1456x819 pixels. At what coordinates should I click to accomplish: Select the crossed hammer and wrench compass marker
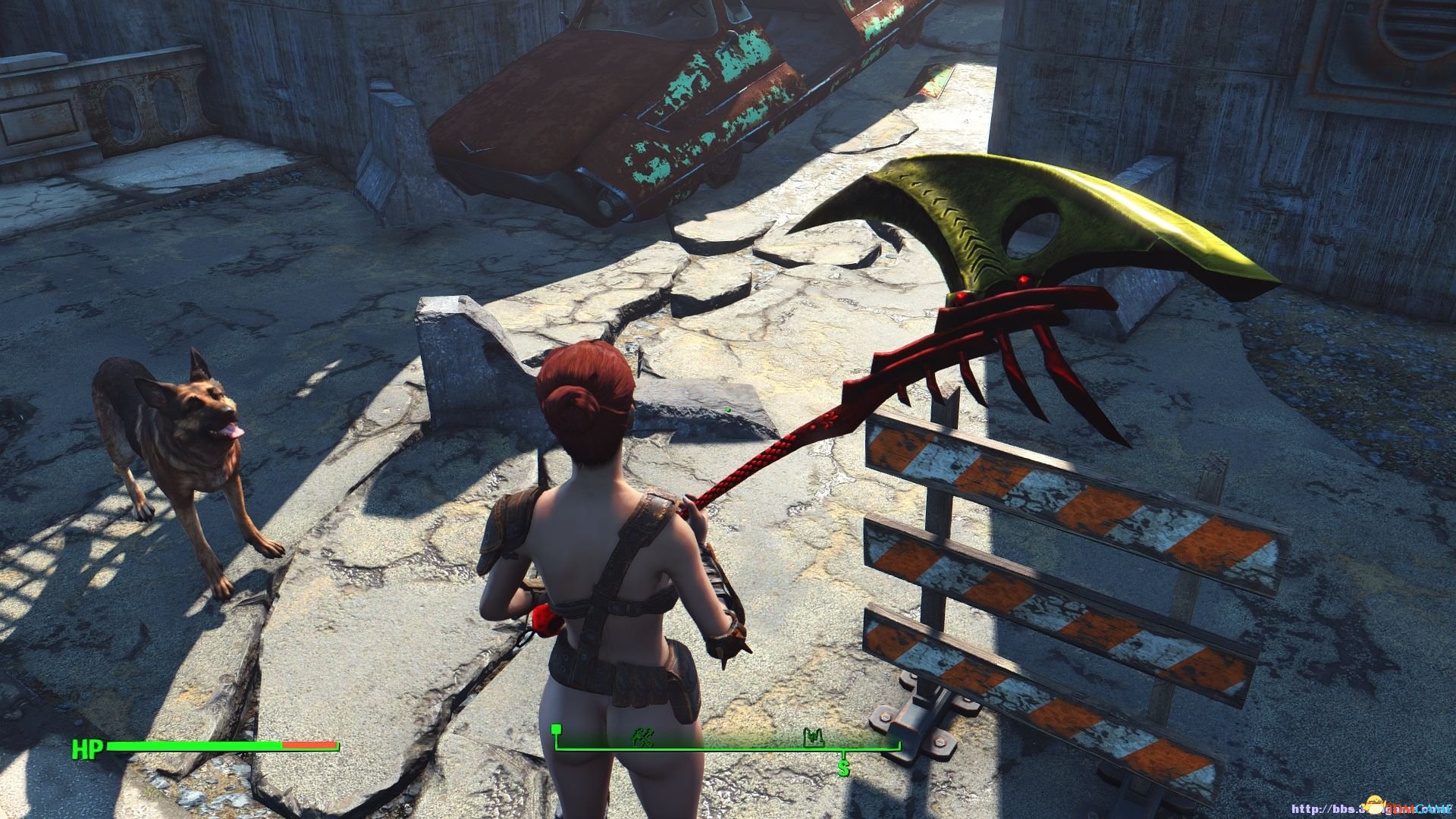[642, 737]
